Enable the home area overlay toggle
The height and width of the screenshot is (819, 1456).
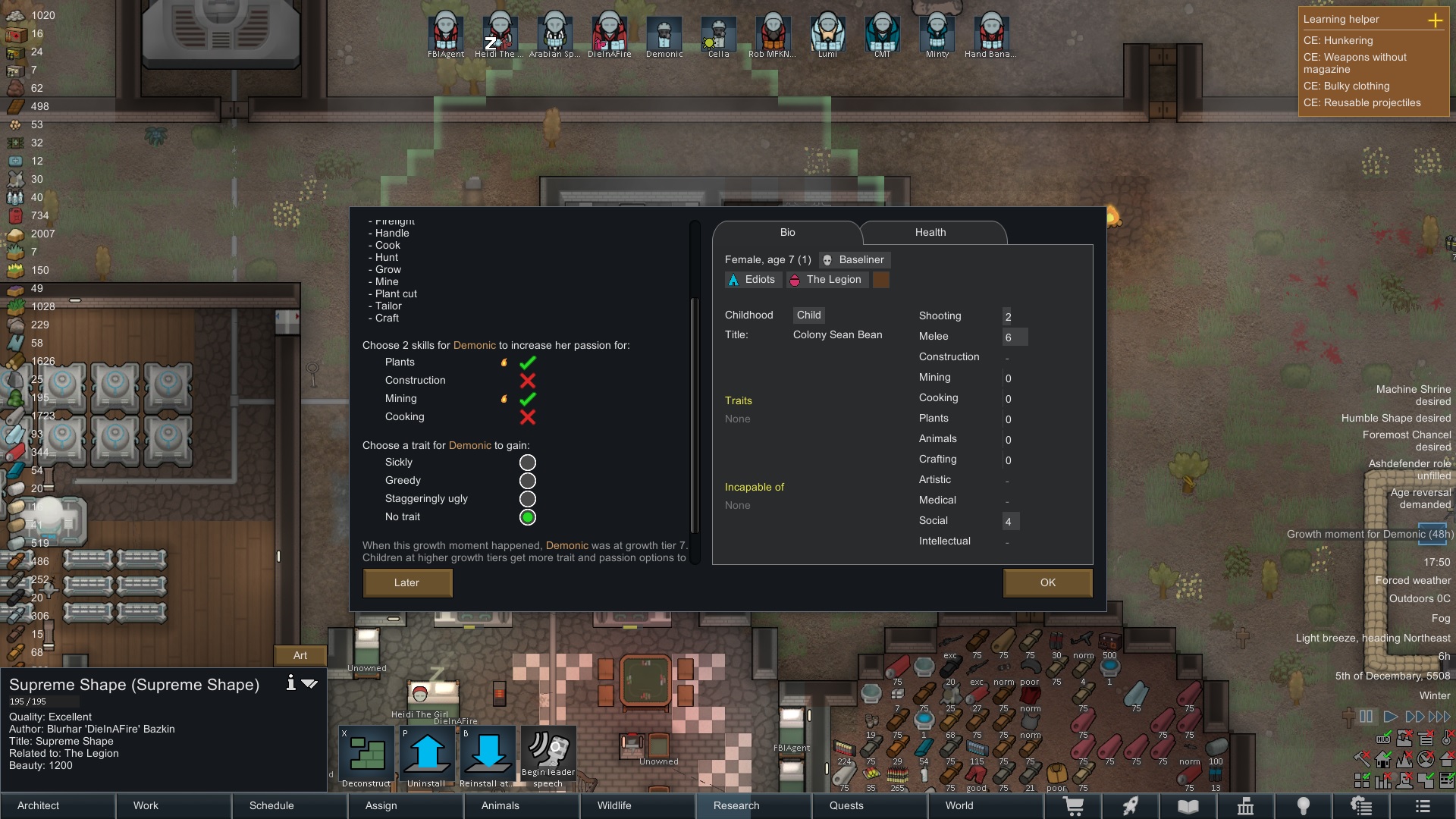click(x=1382, y=758)
